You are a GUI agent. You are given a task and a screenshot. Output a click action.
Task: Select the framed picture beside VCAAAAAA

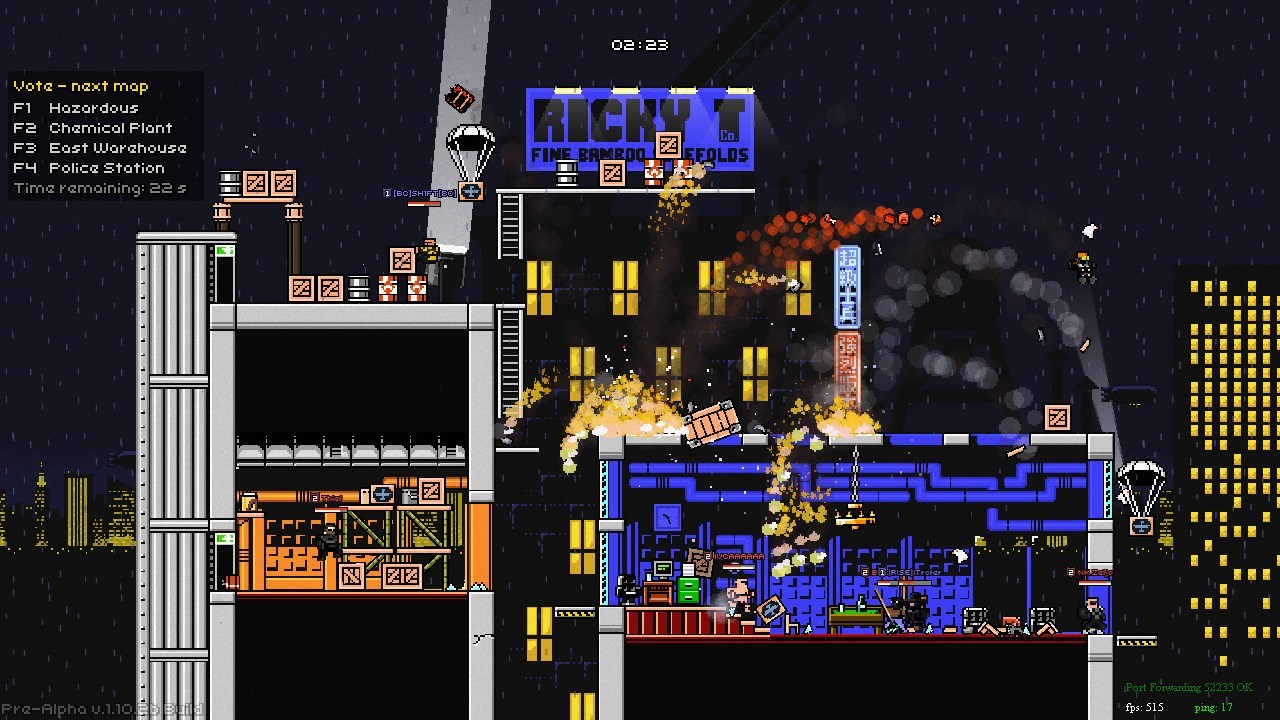click(772, 608)
